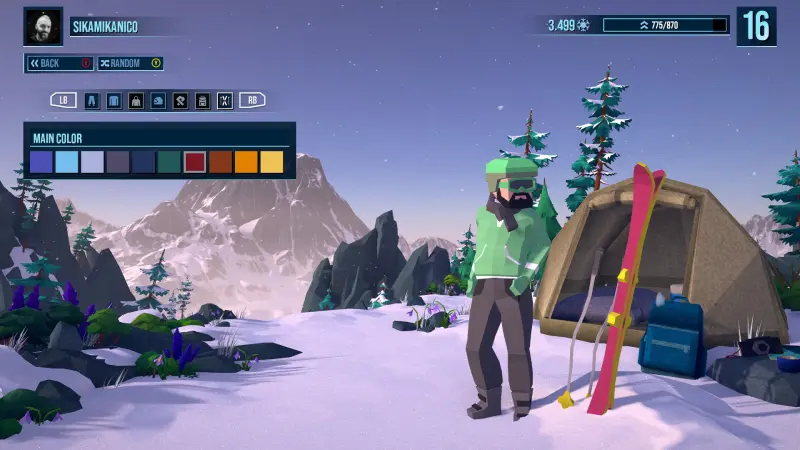
Task: Choose the scarf category tab
Action: pyautogui.click(x=180, y=100)
